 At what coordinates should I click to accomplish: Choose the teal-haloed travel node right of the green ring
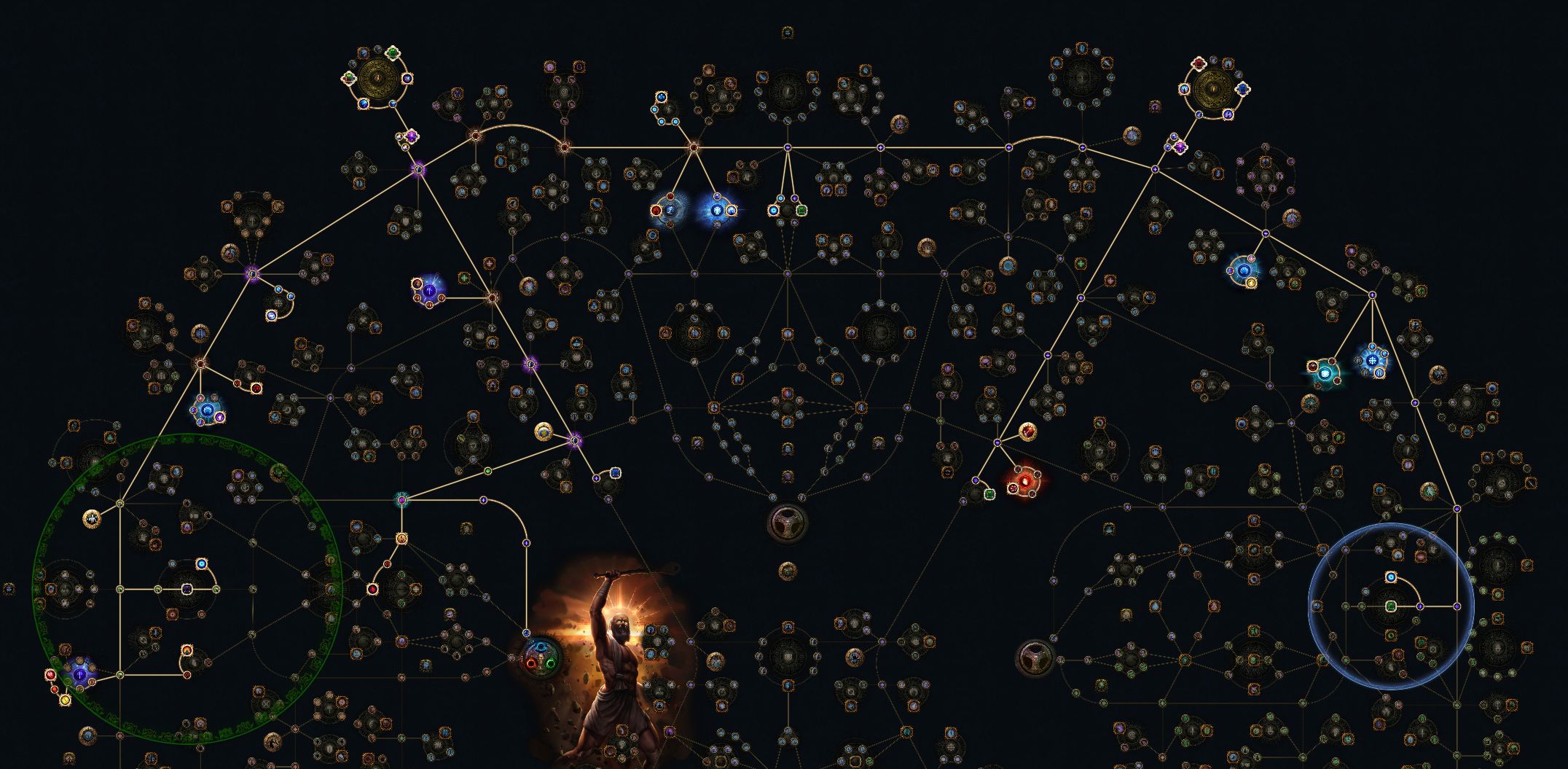[401, 499]
